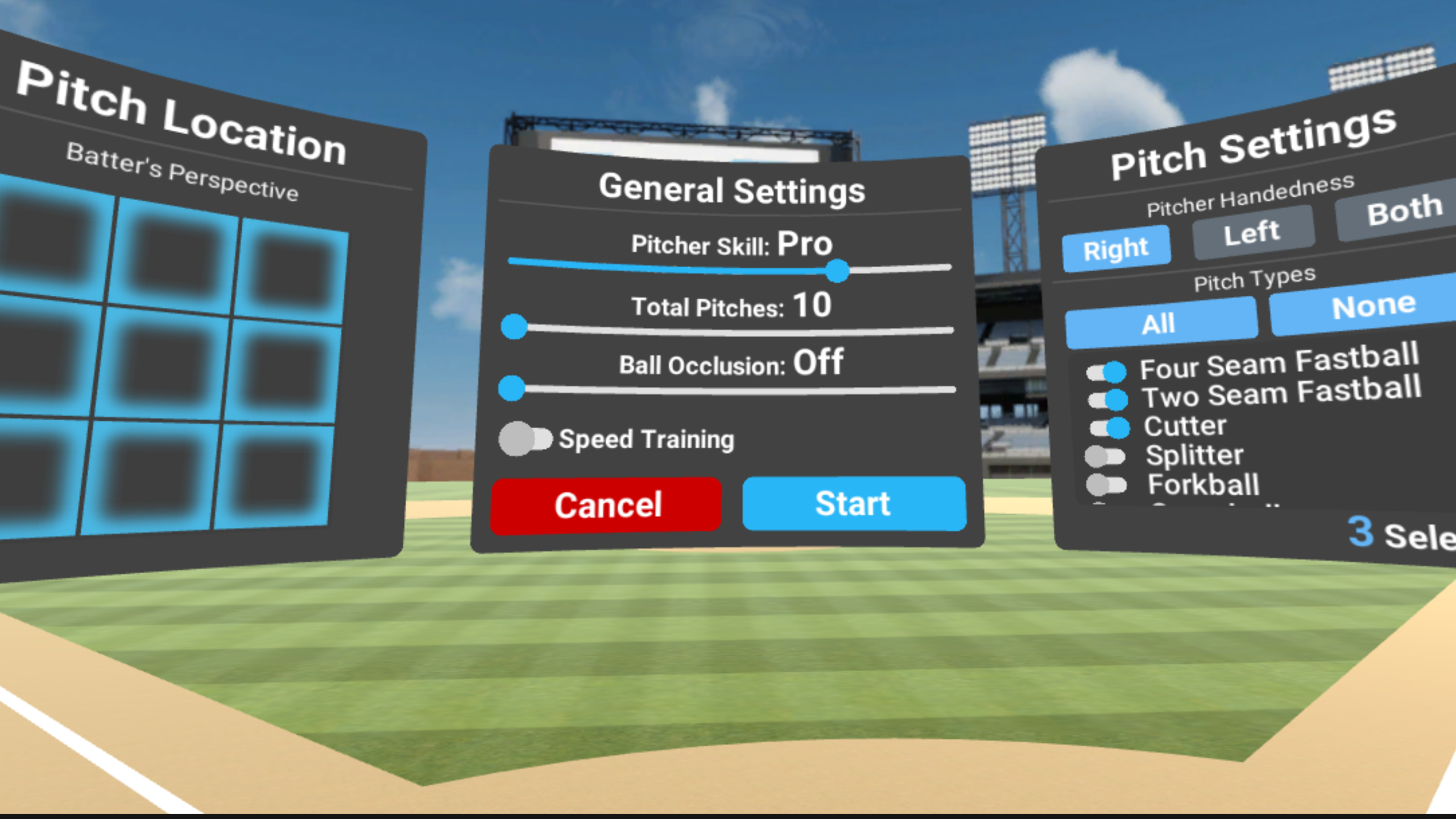Screen dimensions: 1456x819
Task: Select Right pitcher handedness
Action: tap(1115, 249)
